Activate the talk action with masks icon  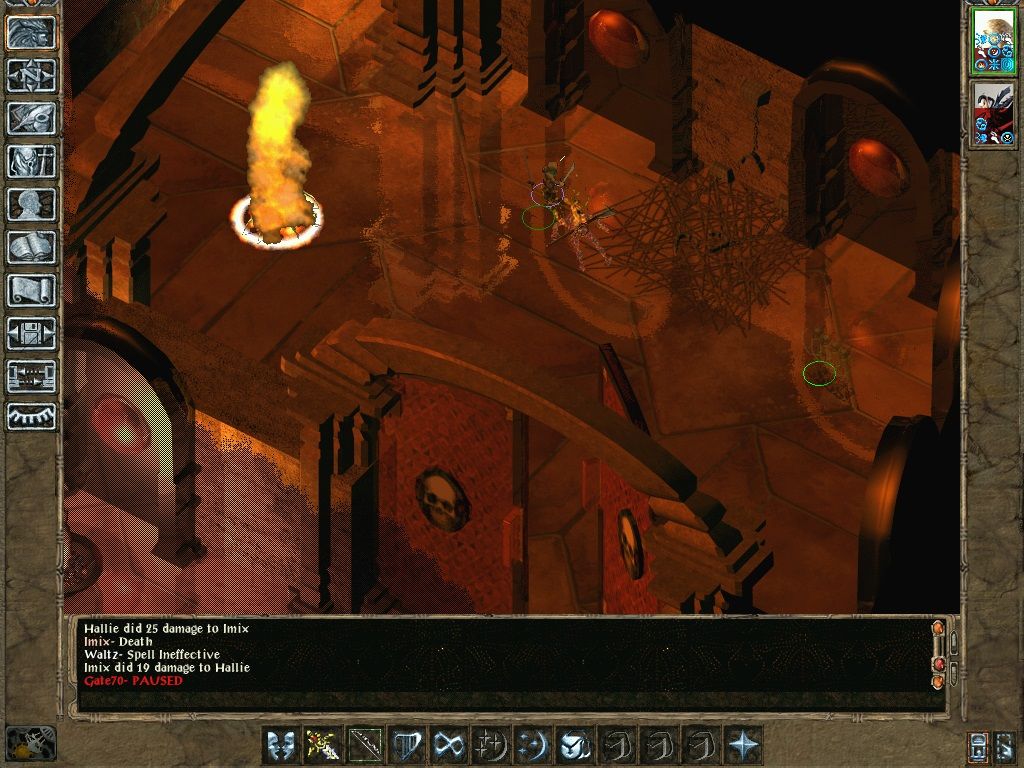[281, 745]
